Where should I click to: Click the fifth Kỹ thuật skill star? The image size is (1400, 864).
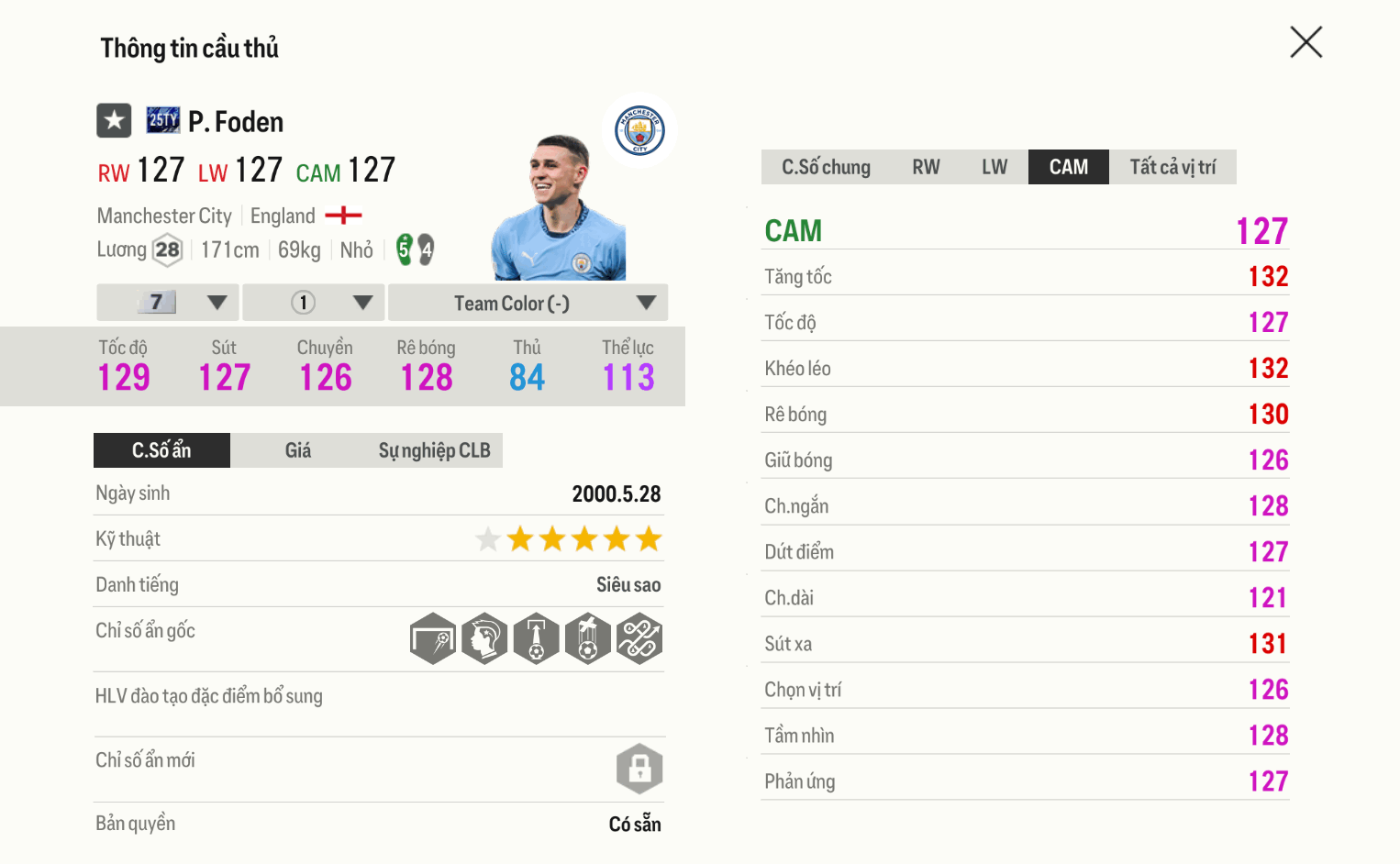617,539
